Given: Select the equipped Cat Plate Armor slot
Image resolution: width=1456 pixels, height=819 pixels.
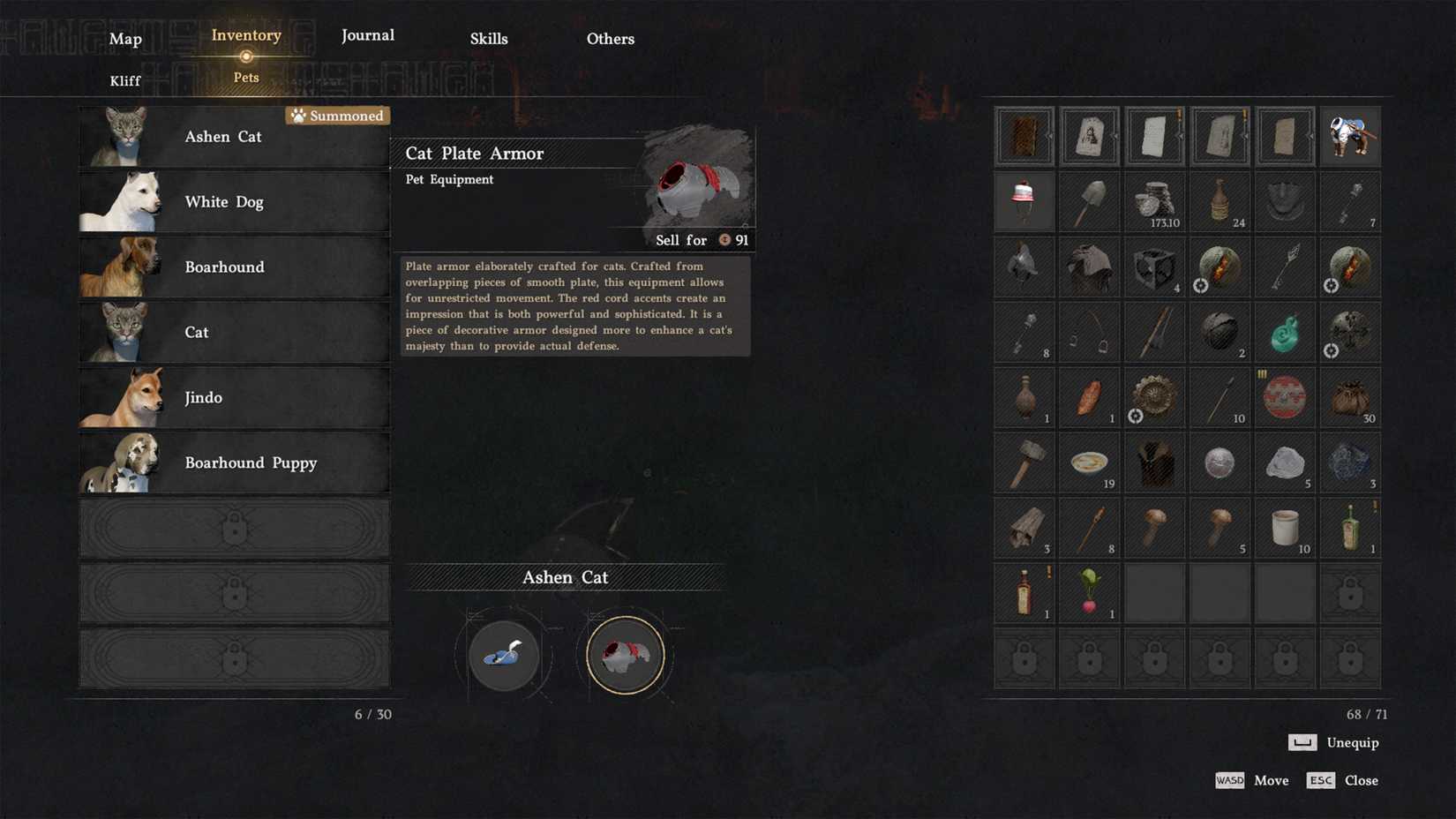Looking at the screenshot, I should point(625,655).
